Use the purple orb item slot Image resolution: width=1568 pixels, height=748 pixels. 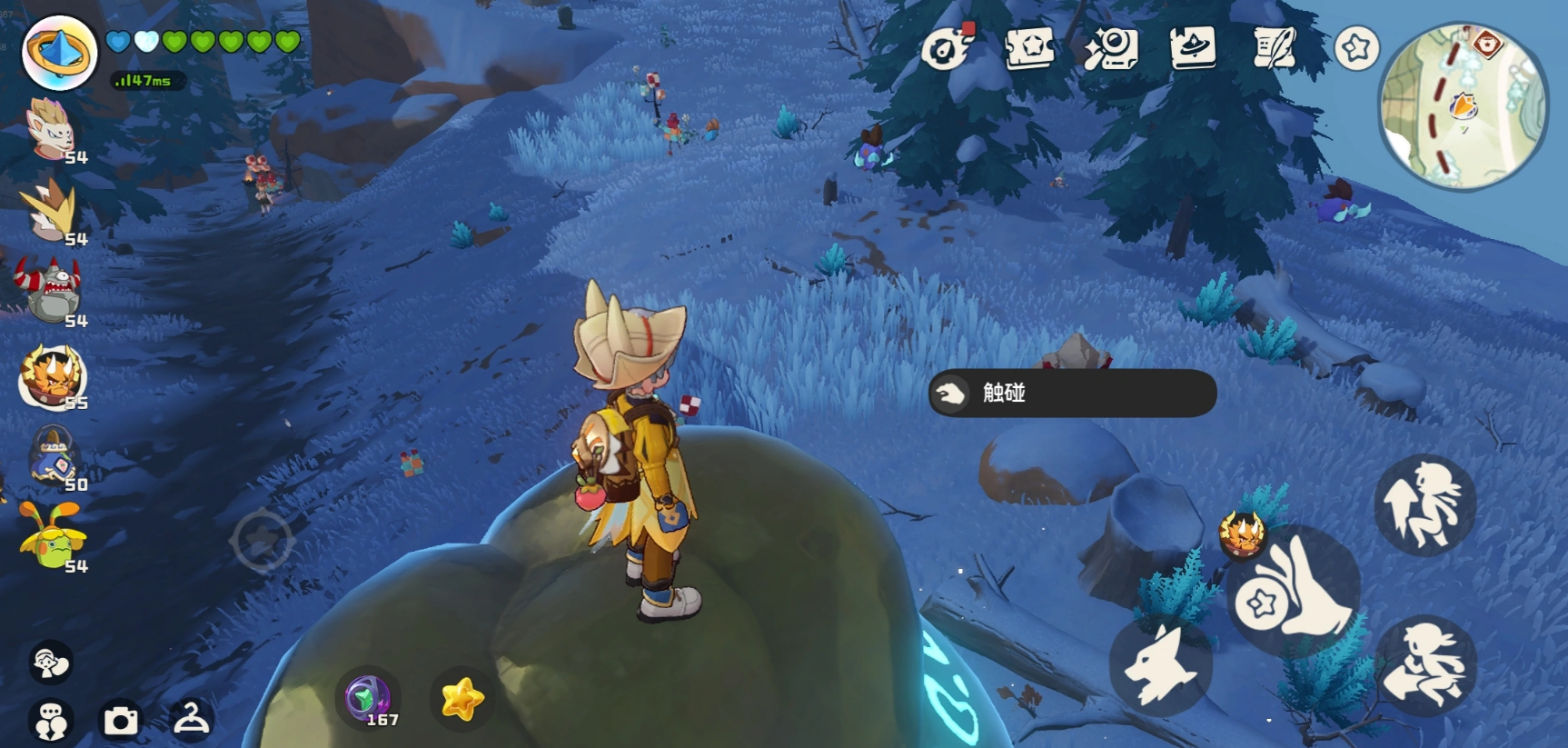pos(368,698)
